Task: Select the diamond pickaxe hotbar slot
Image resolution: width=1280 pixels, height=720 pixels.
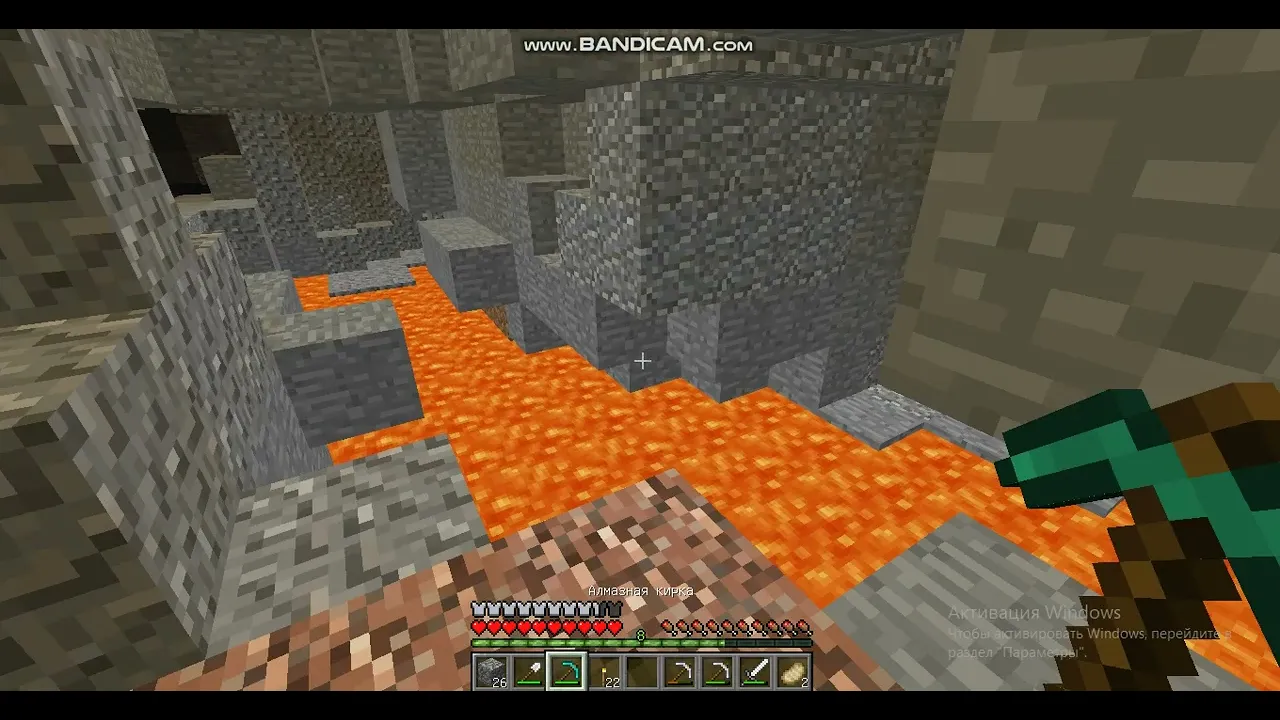Action: pyautogui.click(x=566, y=671)
